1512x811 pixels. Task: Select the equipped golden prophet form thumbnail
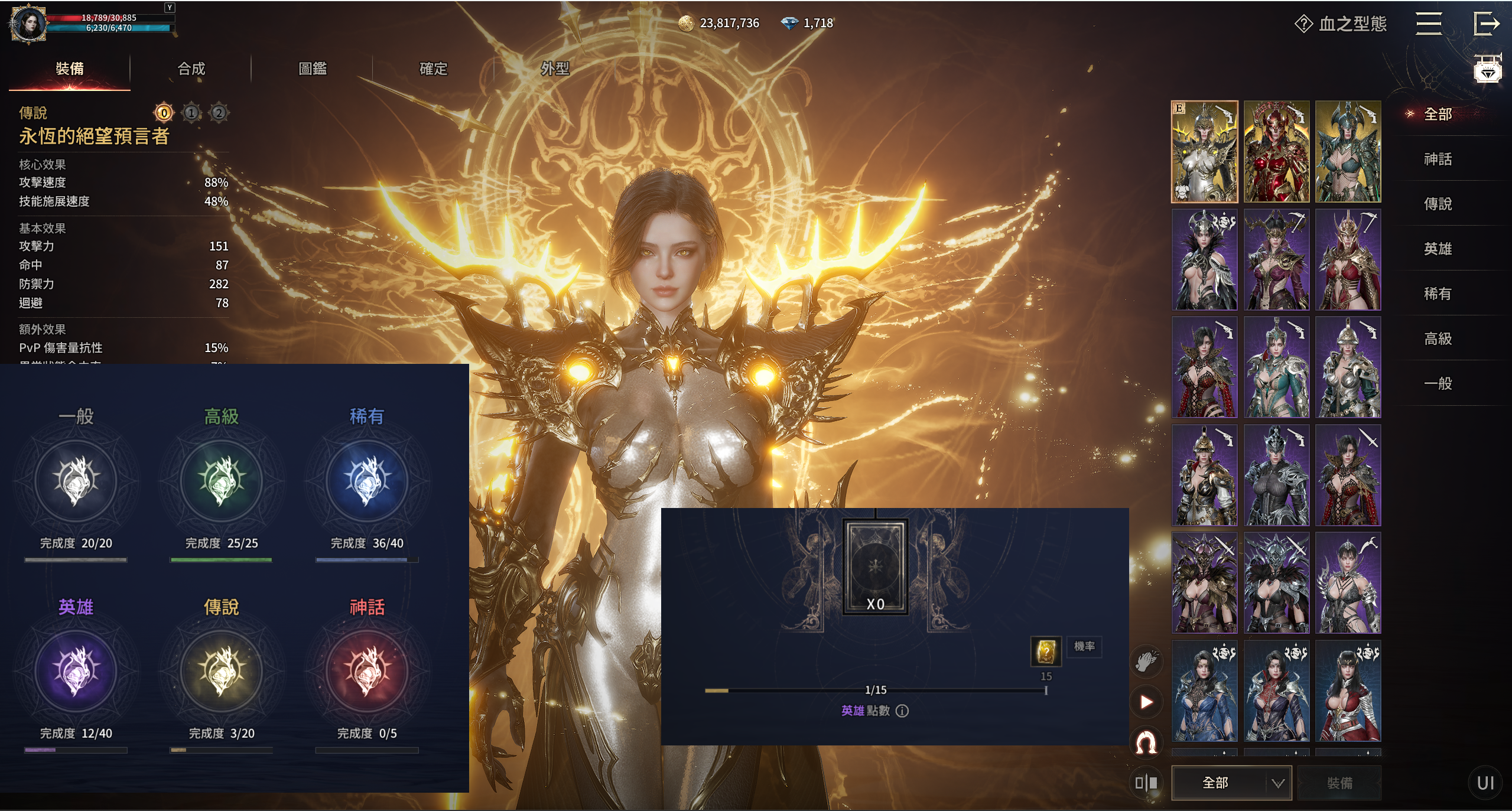coord(1204,152)
